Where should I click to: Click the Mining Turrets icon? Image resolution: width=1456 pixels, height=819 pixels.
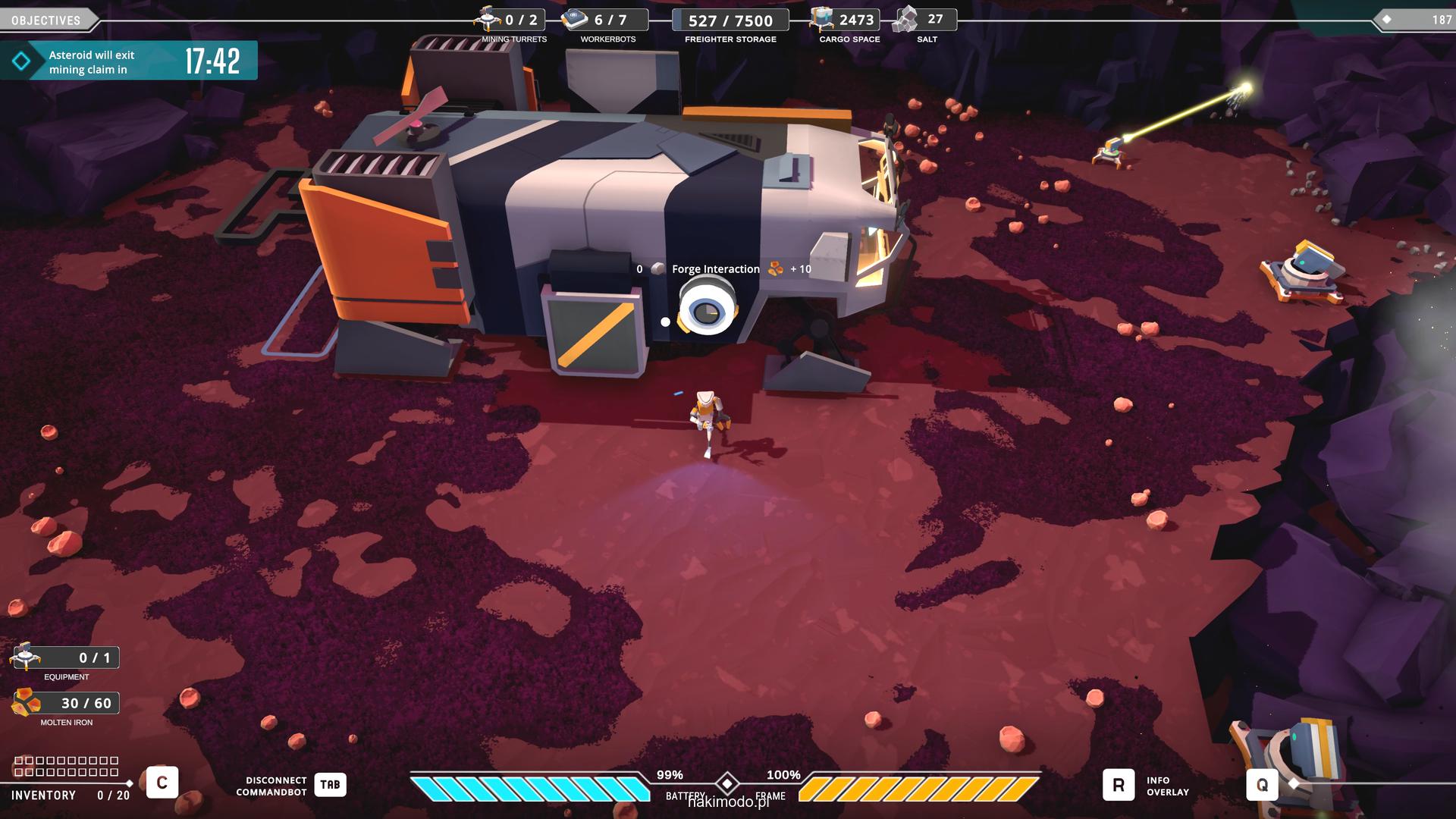pos(488,19)
